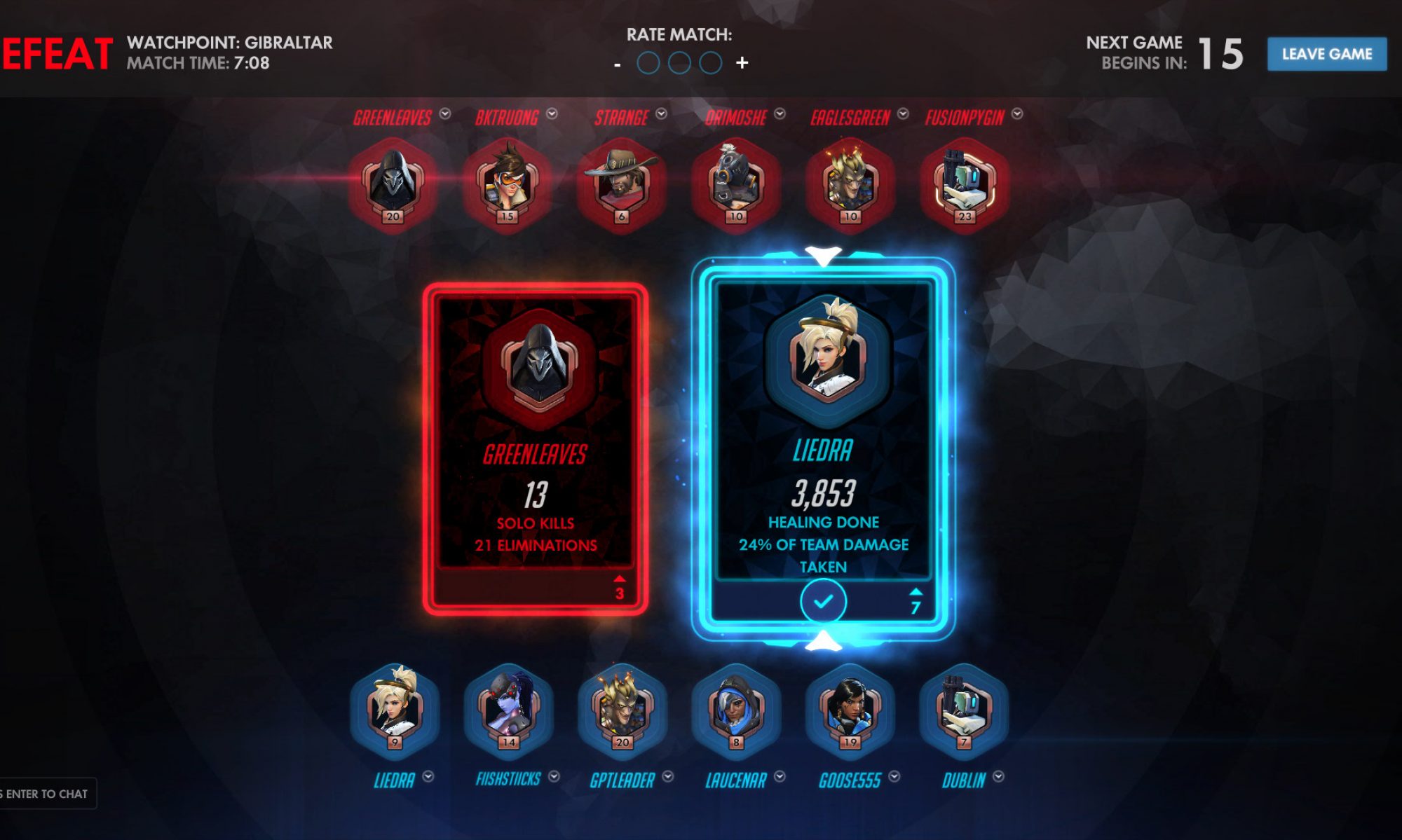1402x840 pixels.
Task: Rate the match with the plus sign
Action: click(742, 63)
